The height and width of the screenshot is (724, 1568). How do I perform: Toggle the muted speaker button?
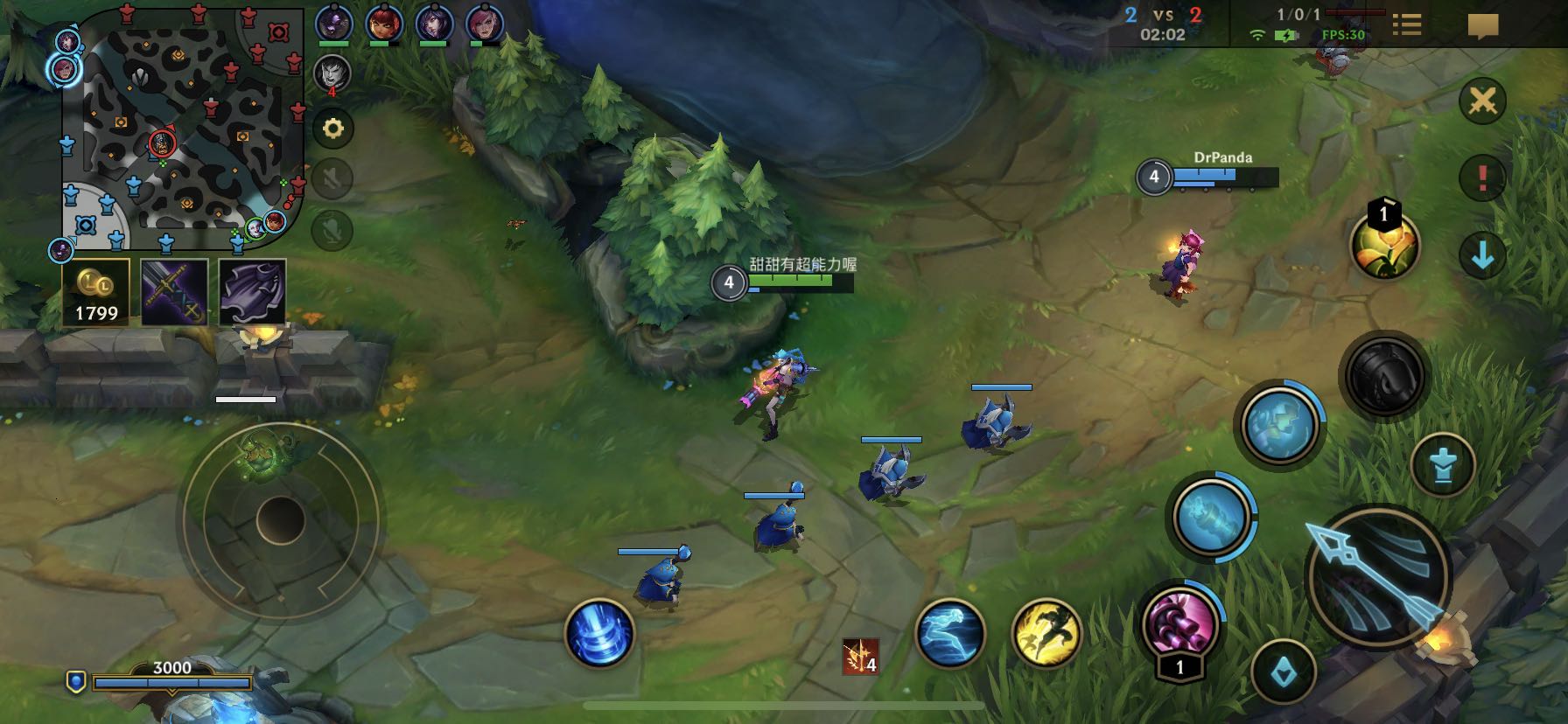pos(332,178)
